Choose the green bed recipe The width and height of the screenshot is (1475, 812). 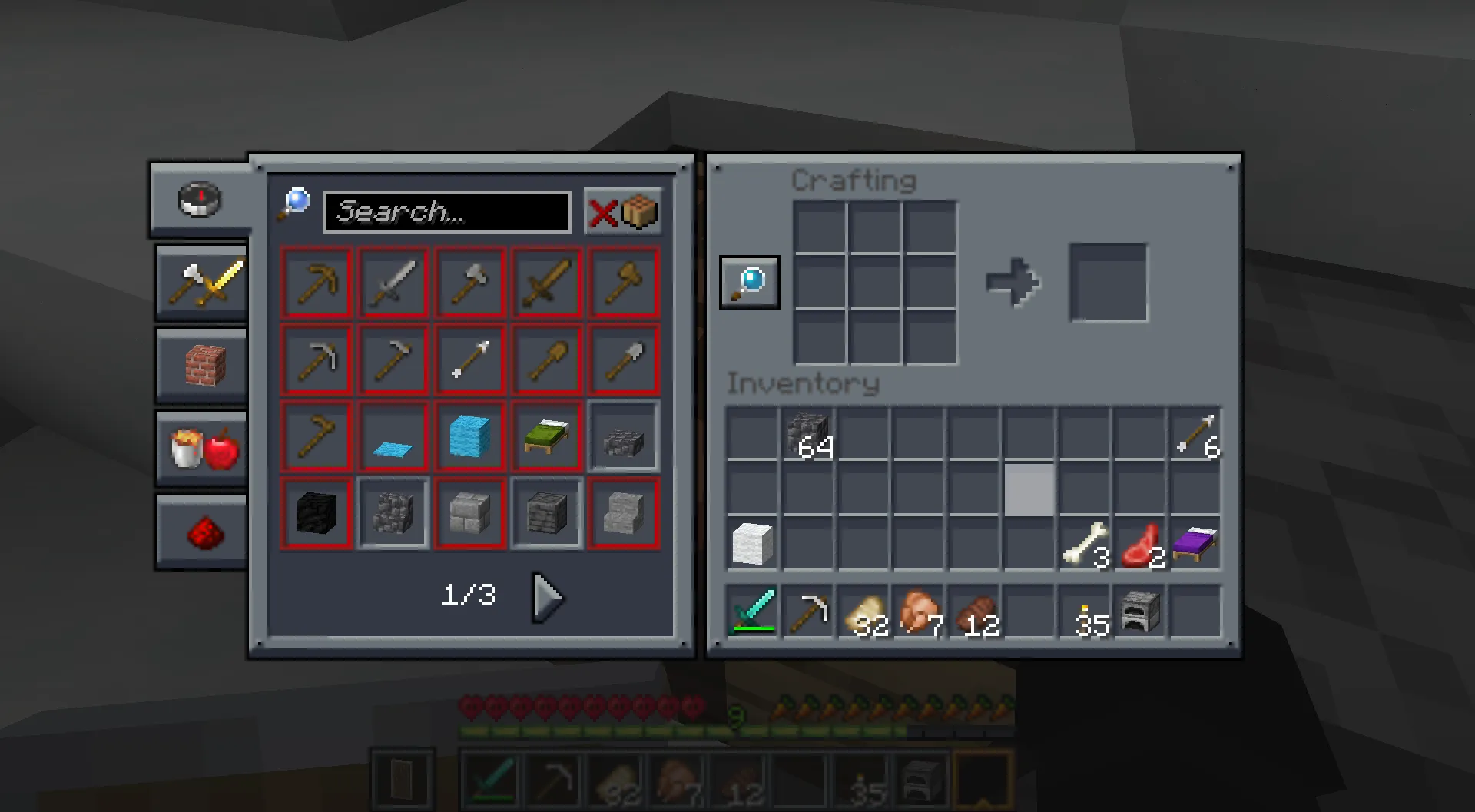(x=545, y=436)
